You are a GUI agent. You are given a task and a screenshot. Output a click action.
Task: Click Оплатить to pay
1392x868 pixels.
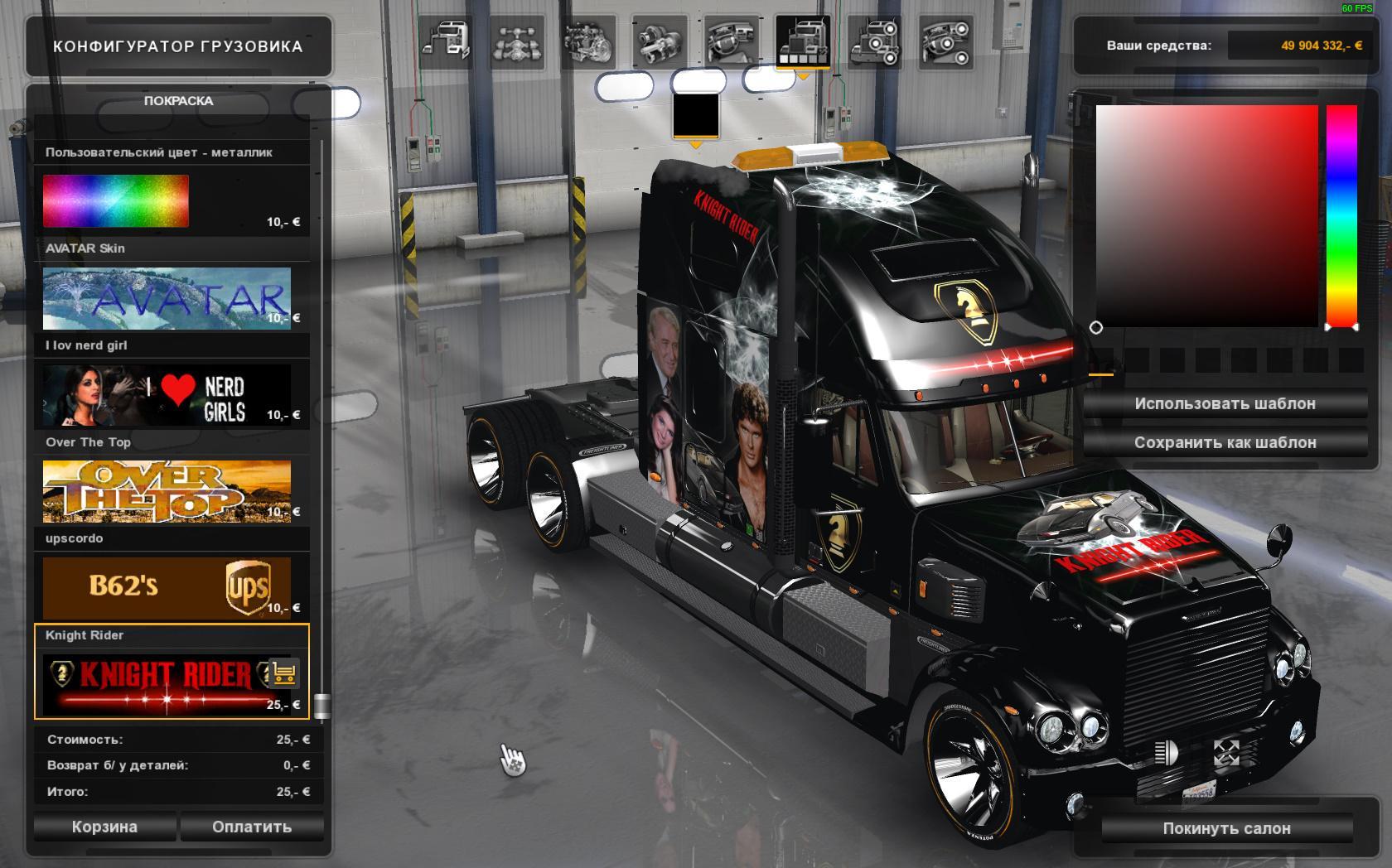point(252,827)
